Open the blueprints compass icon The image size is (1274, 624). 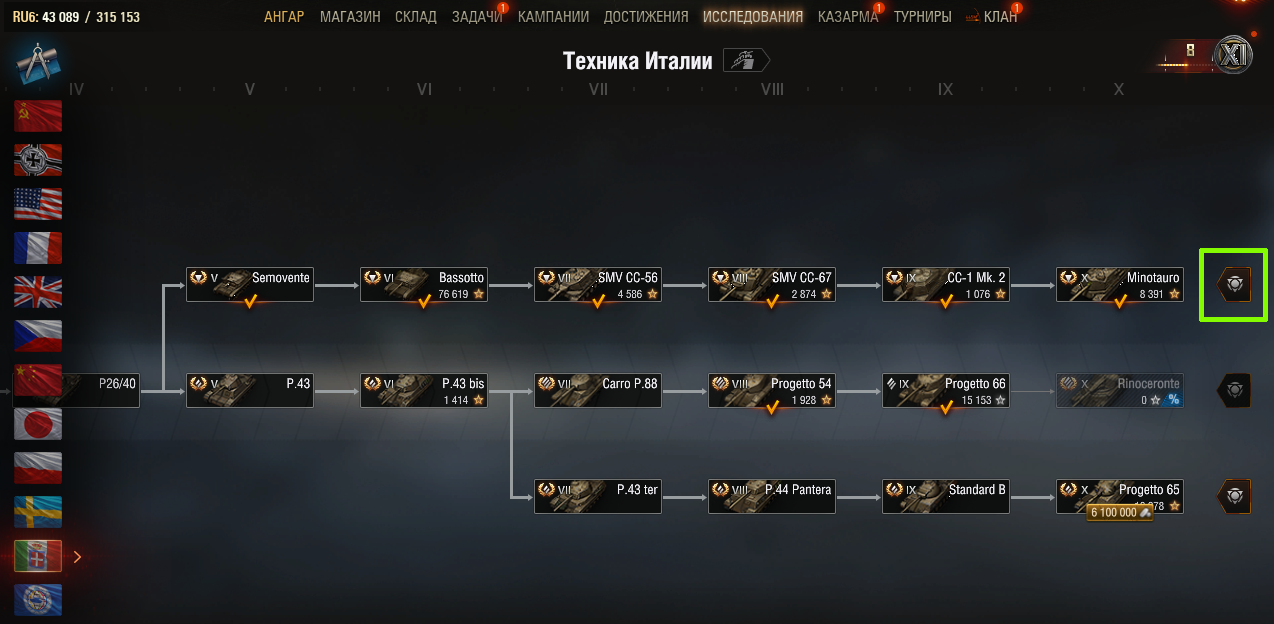38,63
